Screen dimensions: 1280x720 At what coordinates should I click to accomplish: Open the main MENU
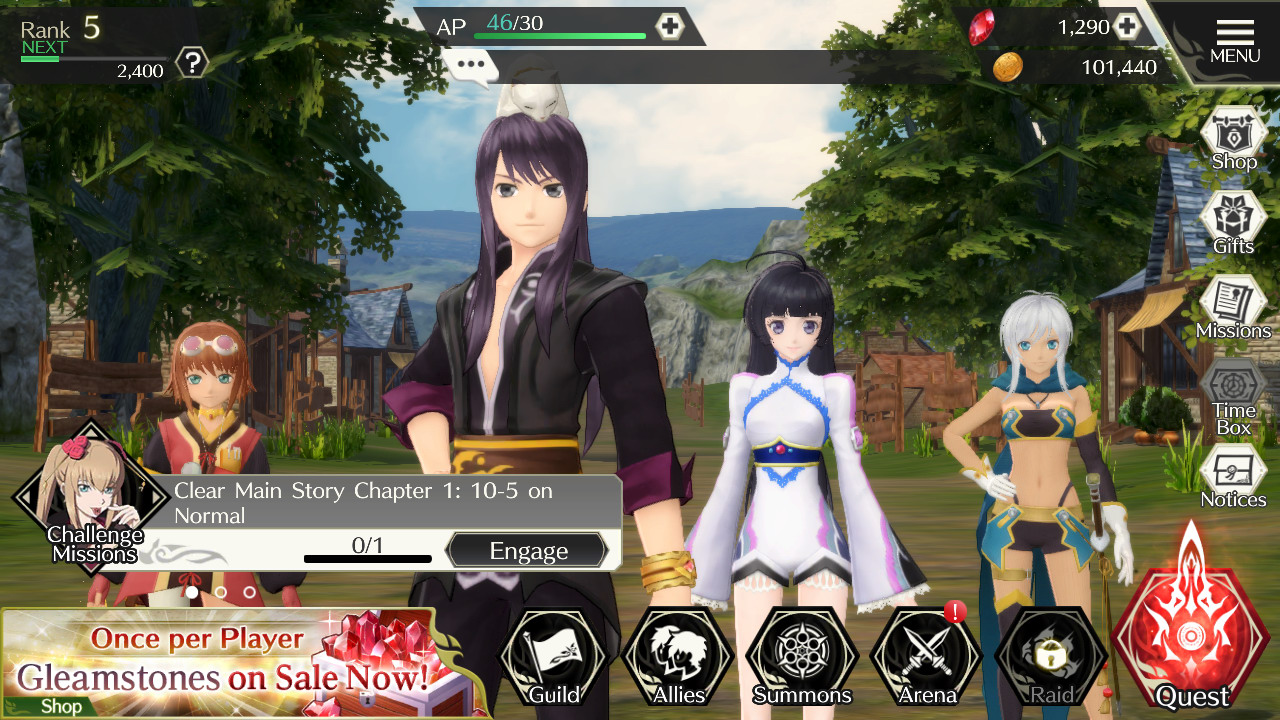coord(1234,41)
